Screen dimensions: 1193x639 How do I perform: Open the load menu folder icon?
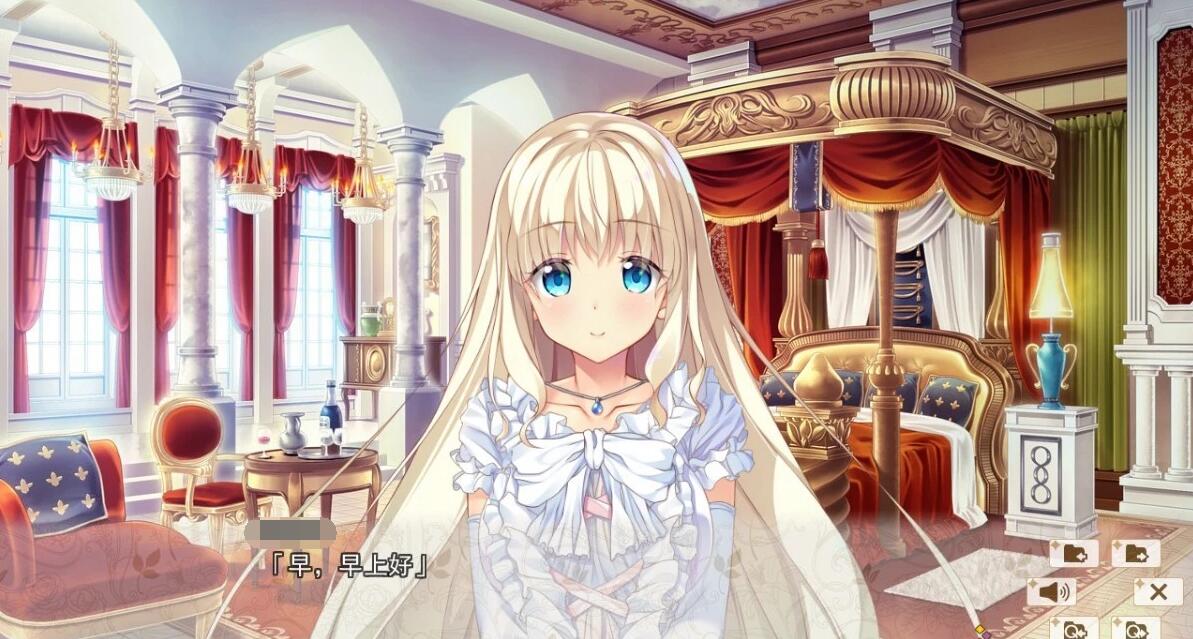[1135, 553]
